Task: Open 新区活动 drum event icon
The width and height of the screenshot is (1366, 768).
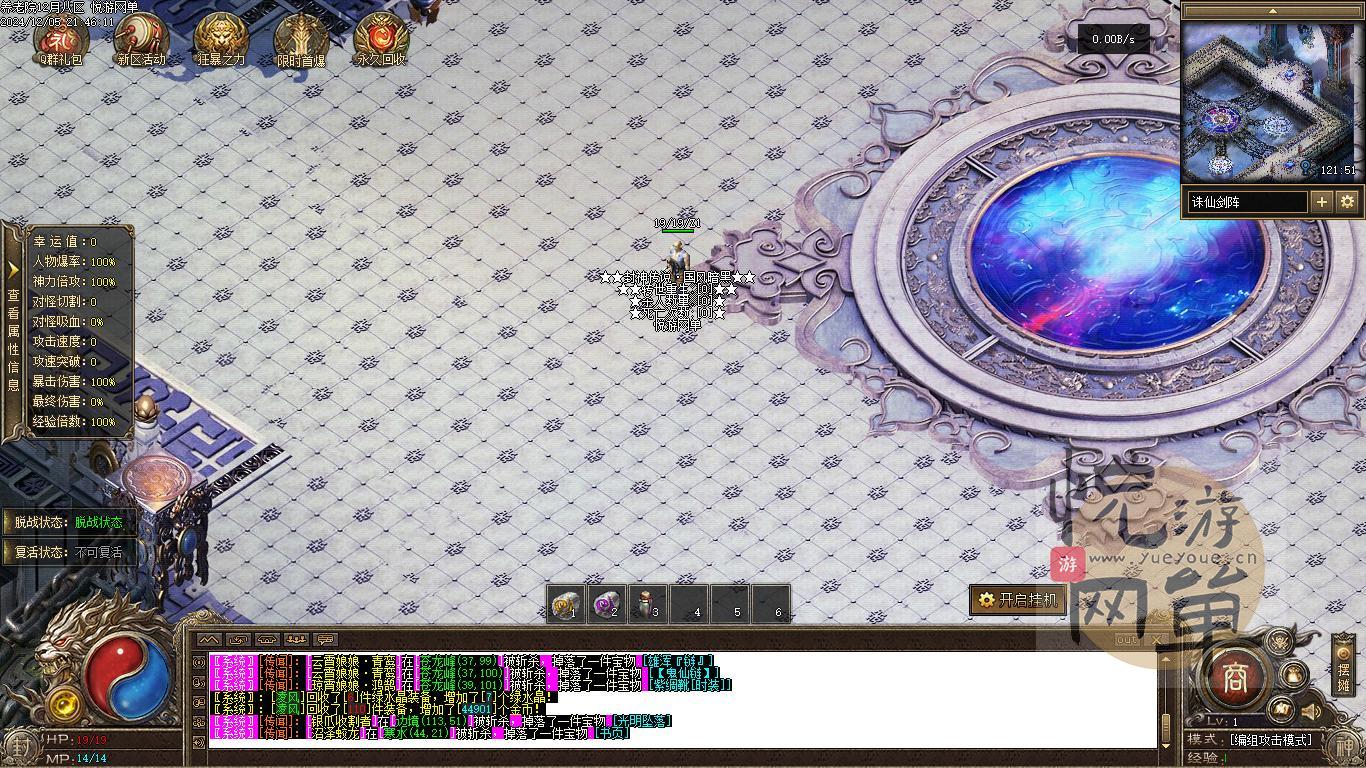Action: tap(141, 38)
